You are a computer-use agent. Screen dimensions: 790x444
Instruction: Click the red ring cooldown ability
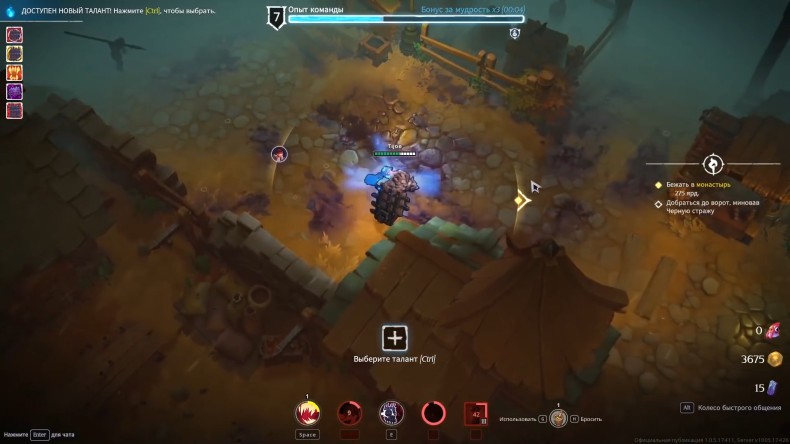click(434, 412)
